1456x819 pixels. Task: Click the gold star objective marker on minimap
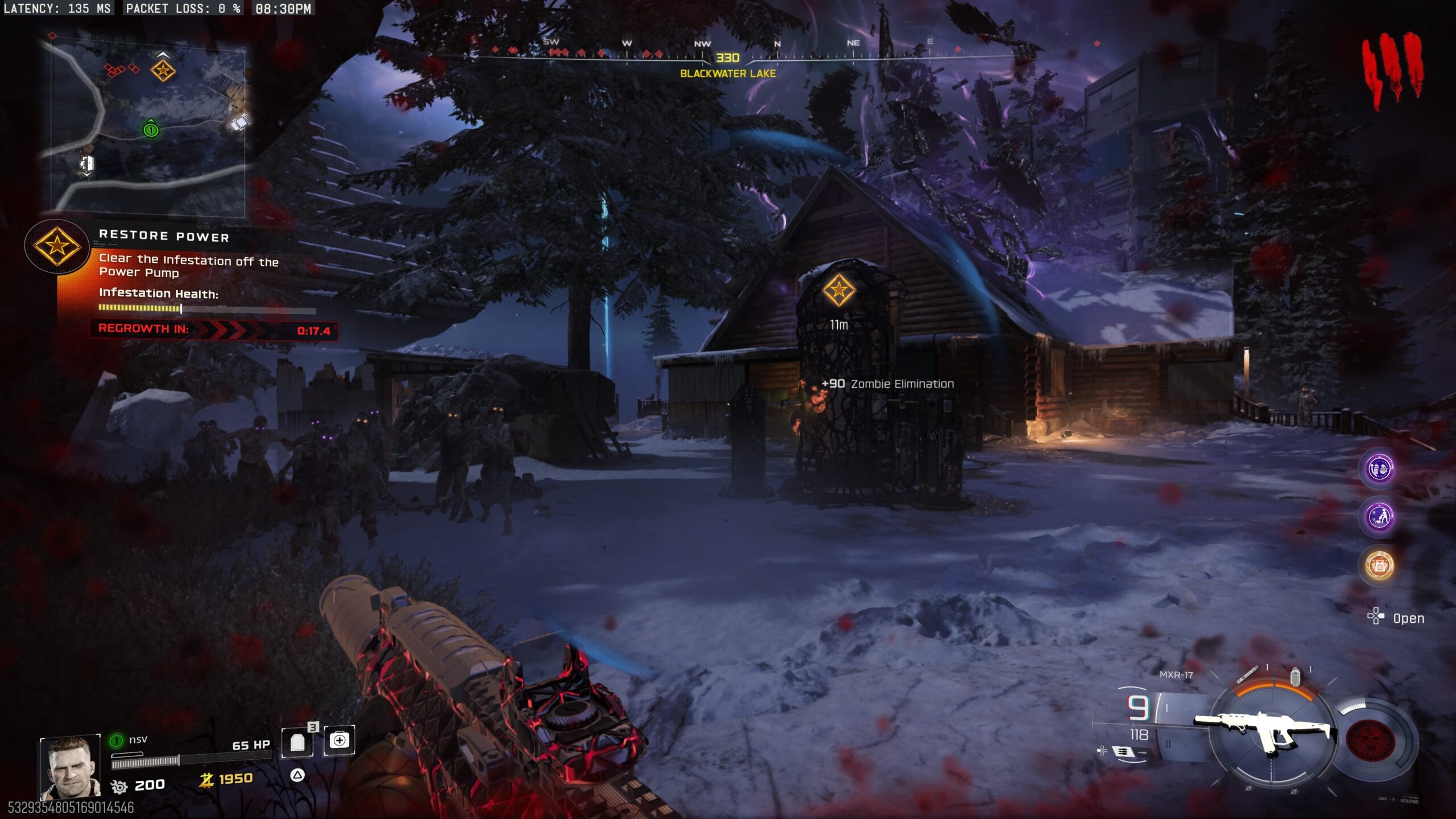pyautogui.click(x=163, y=71)
